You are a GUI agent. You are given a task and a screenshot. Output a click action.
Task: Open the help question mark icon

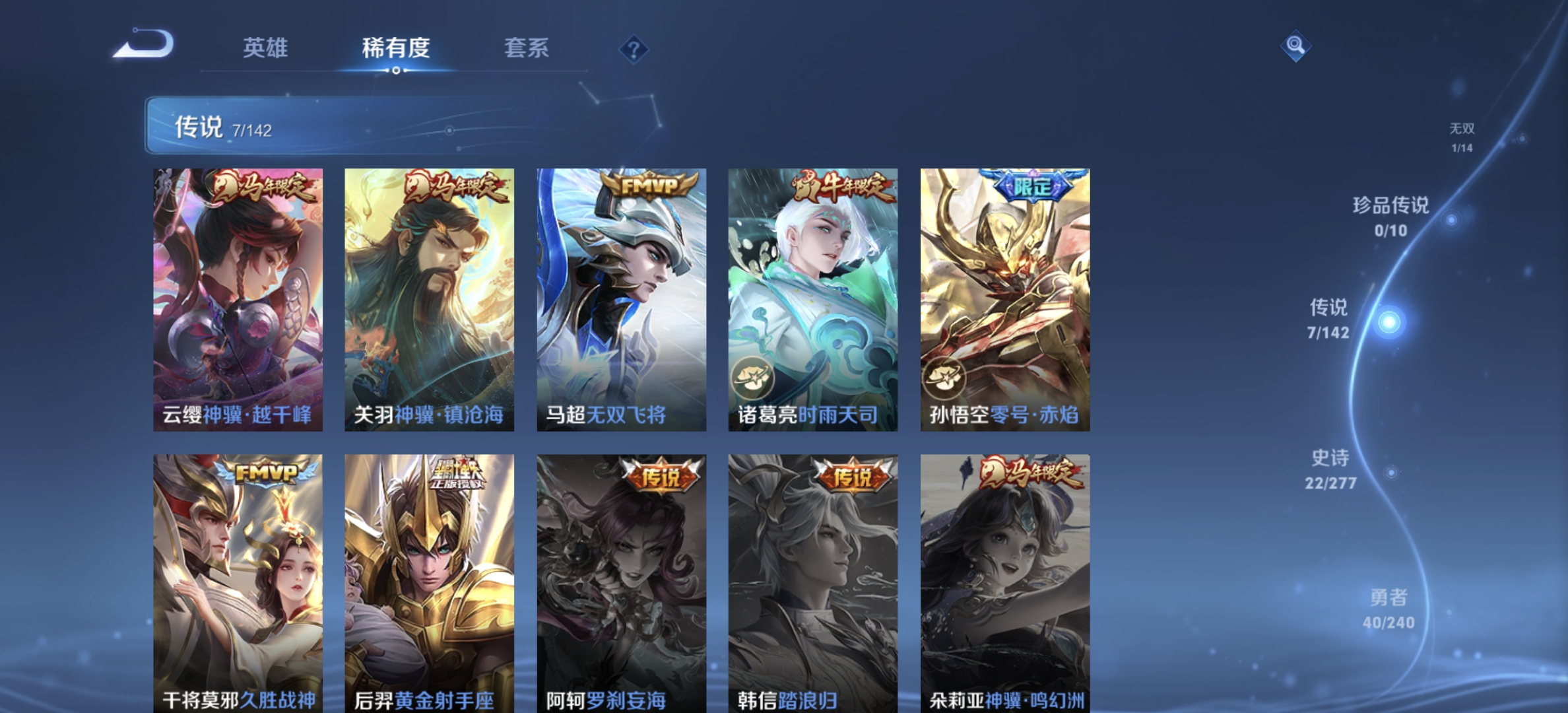(x=633, y=49)
